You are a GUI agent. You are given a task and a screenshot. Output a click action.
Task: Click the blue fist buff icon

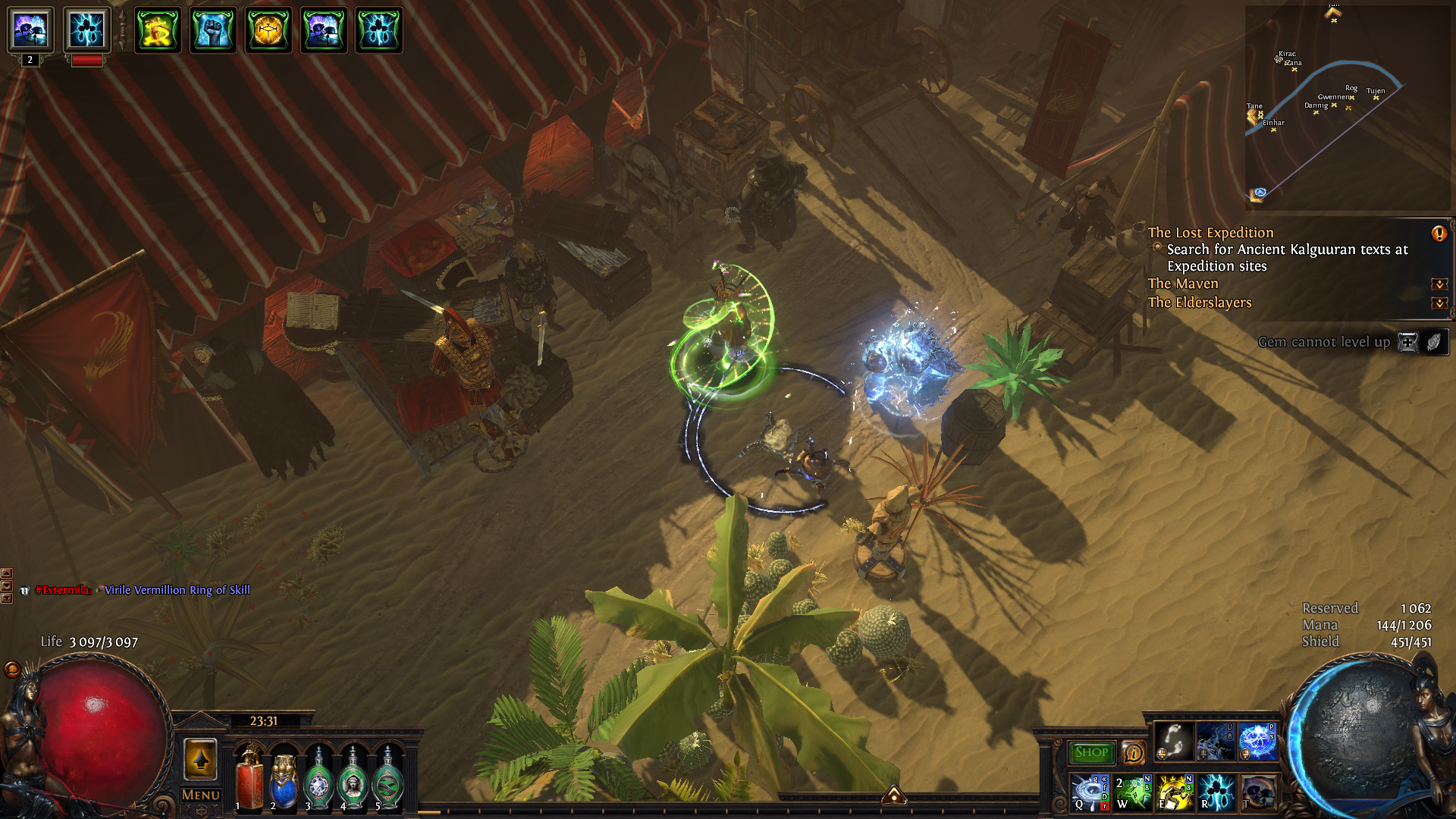(213, 30)
